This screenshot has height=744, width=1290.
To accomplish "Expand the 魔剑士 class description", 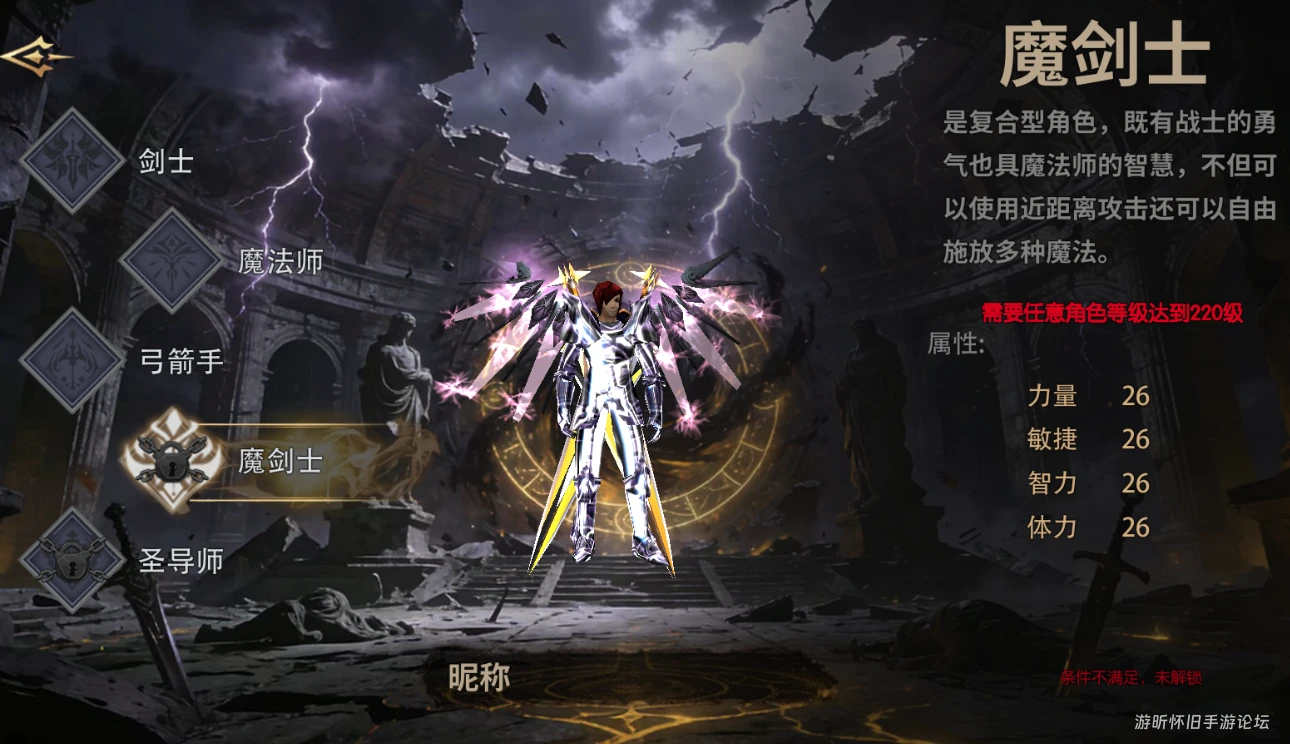I will pyautogui.click(x=1094, y=185).
